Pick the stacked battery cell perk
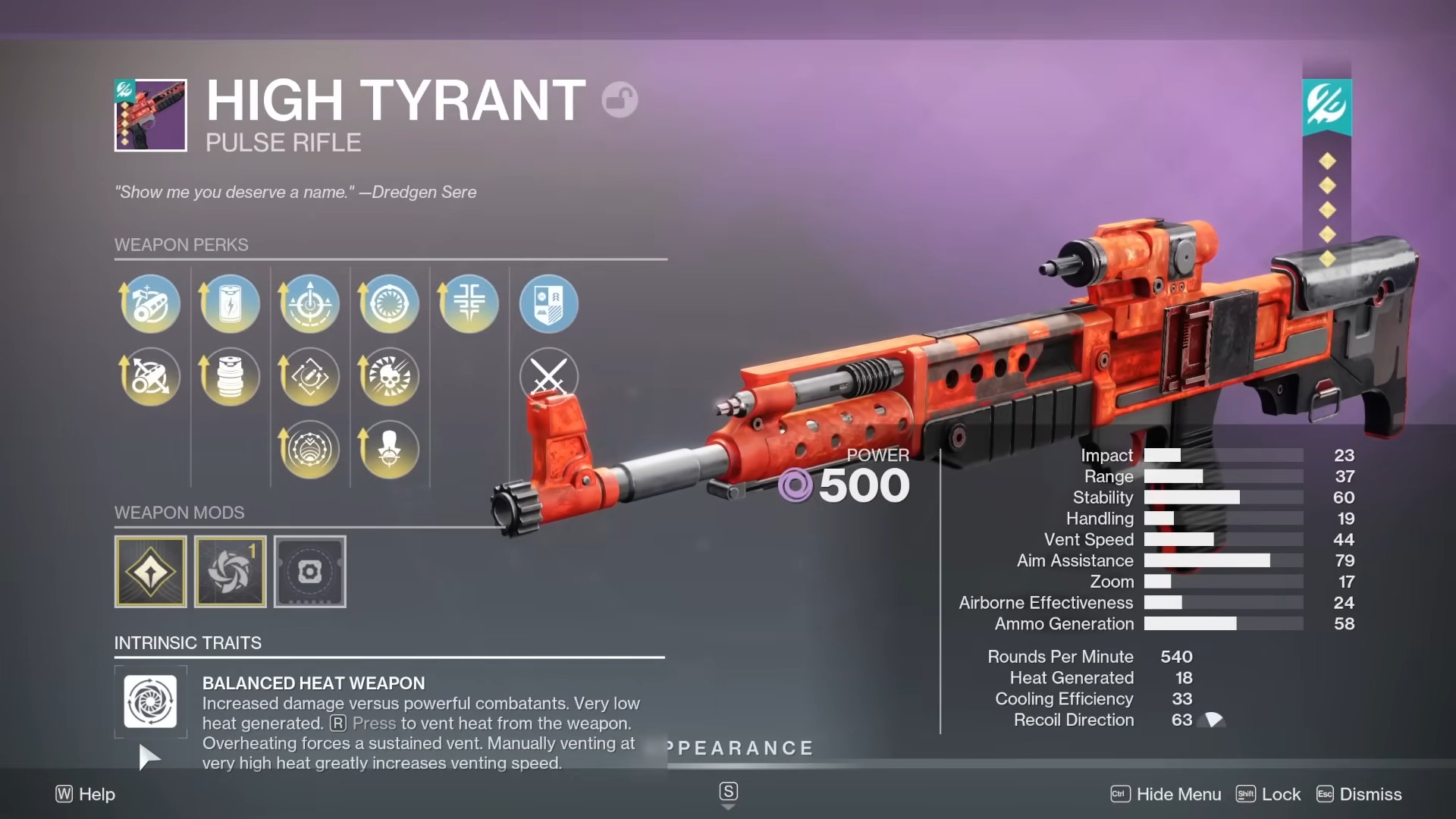The width and height of the screenshot is (1456, 819). click(x=230, y=377)
